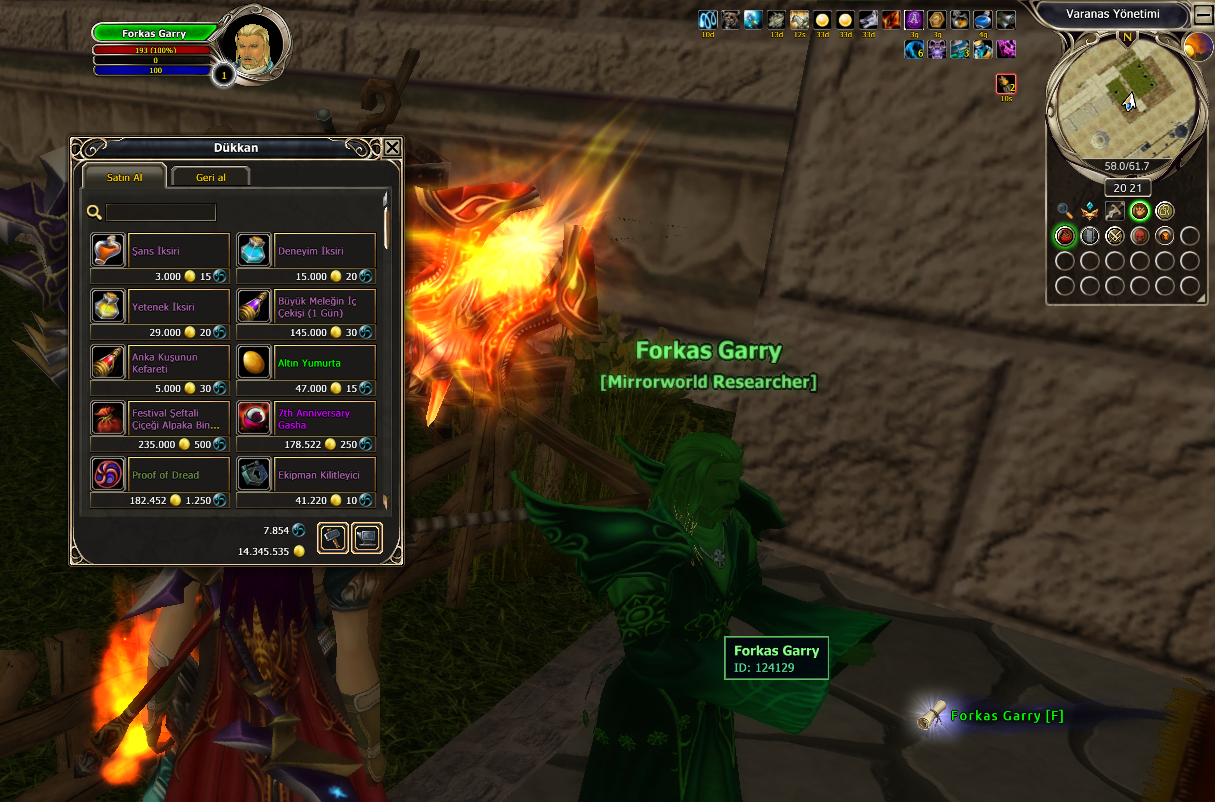Click the shop search text field
This screenshot has width=1215, height=802.
[x=161, y=212]
